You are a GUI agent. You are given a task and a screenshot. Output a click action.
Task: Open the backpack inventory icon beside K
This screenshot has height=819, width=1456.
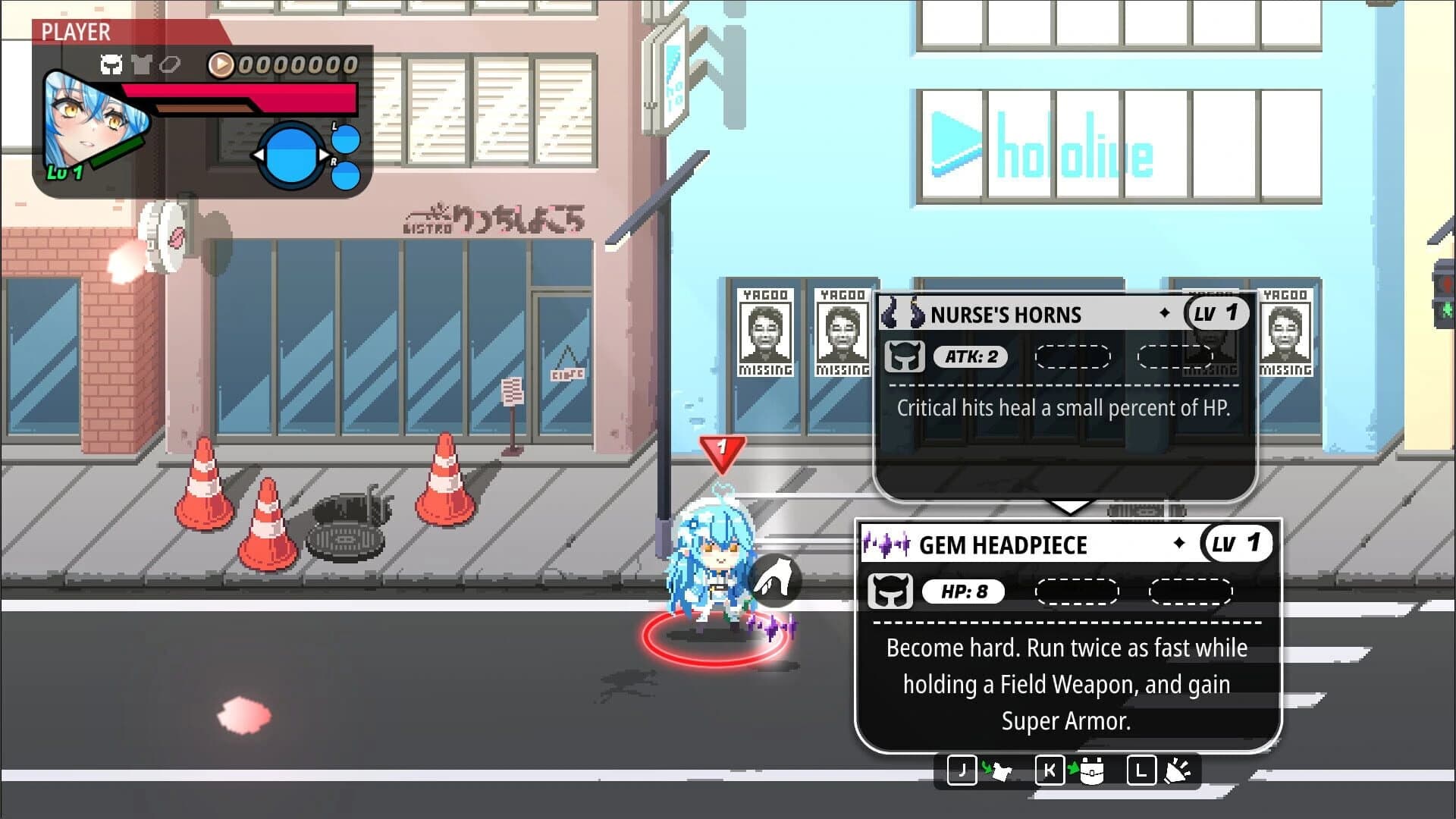click(1092, 770)
